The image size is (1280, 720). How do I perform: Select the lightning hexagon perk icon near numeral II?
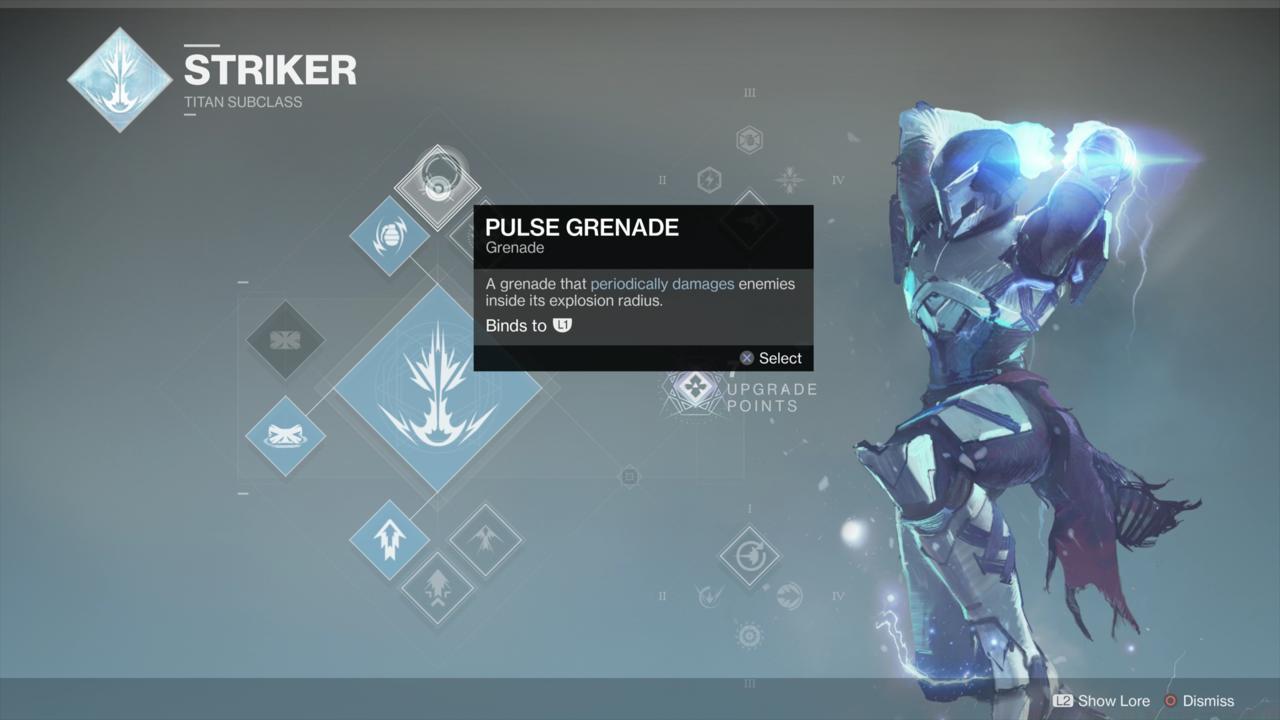click(x=710, y=180)
